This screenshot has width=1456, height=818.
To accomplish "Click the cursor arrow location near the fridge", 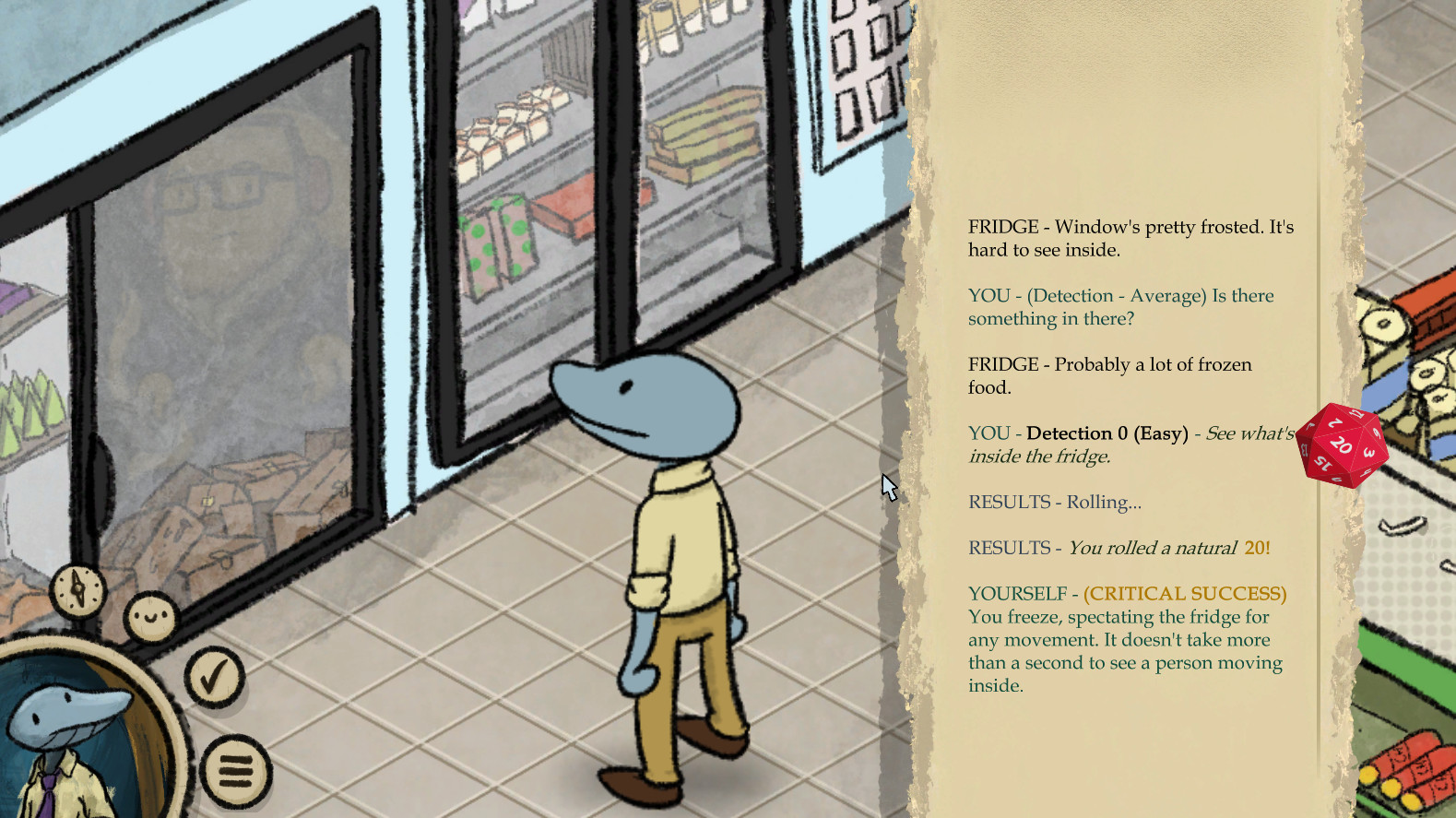I will [x=887, y=483].
